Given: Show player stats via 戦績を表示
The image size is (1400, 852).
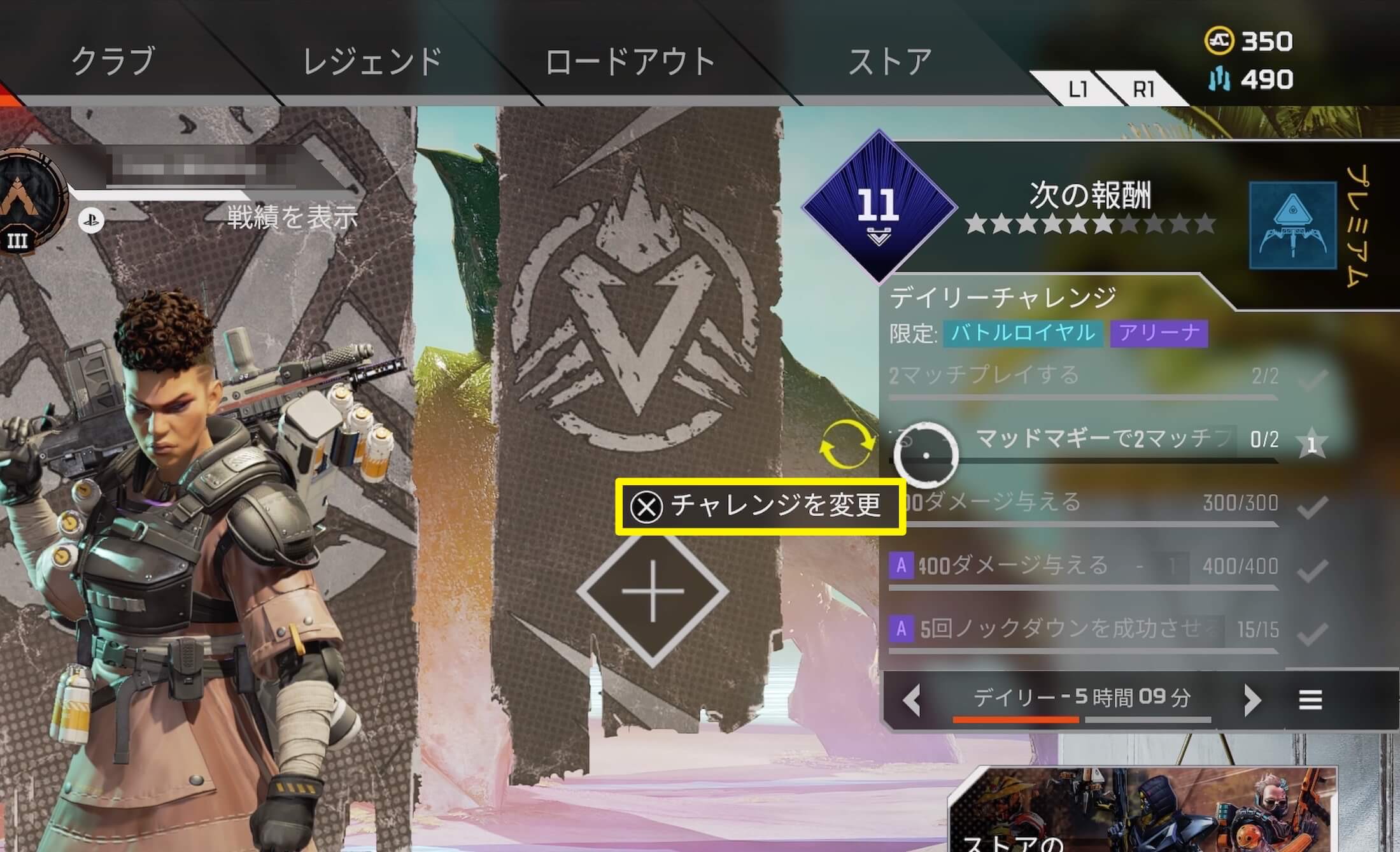Looking at the screenshot, I should point(292,217).
